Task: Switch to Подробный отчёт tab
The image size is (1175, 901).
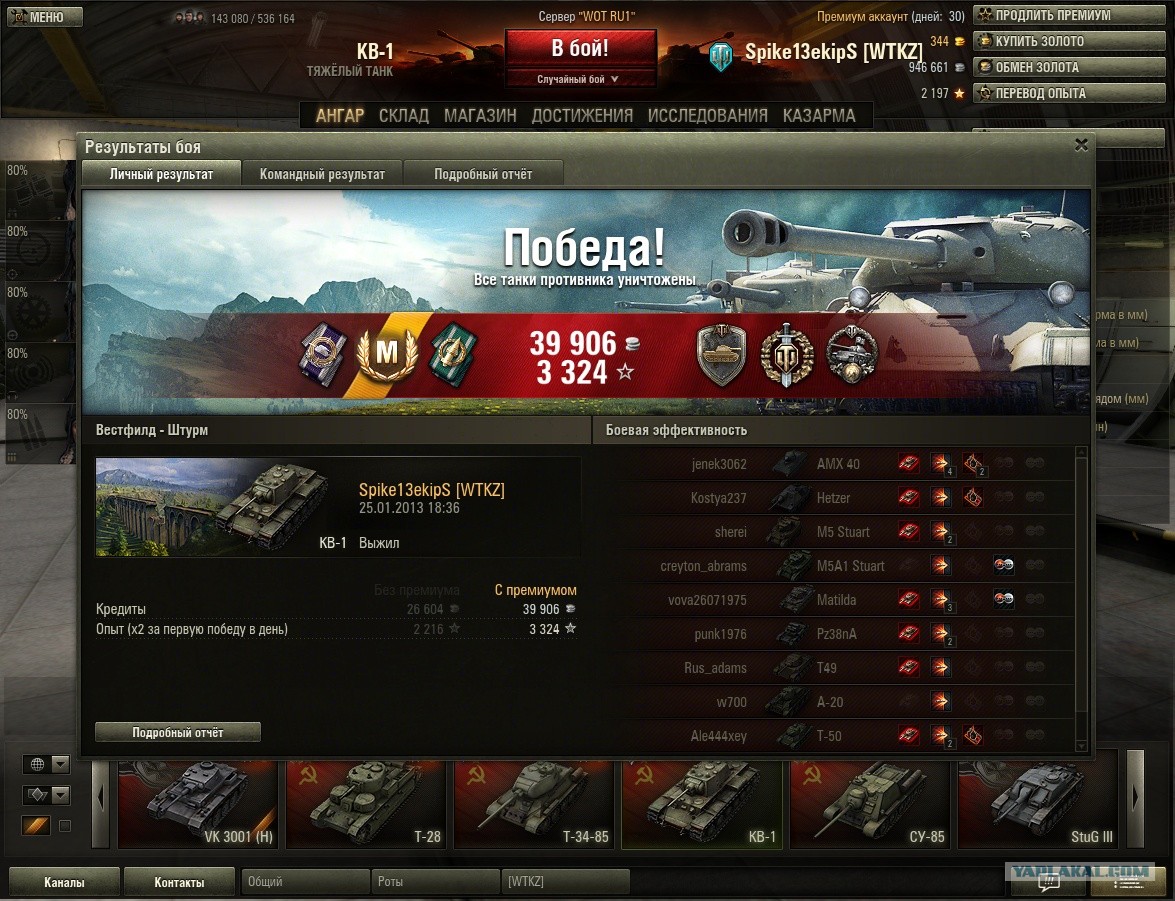Action: pos(483,174)
